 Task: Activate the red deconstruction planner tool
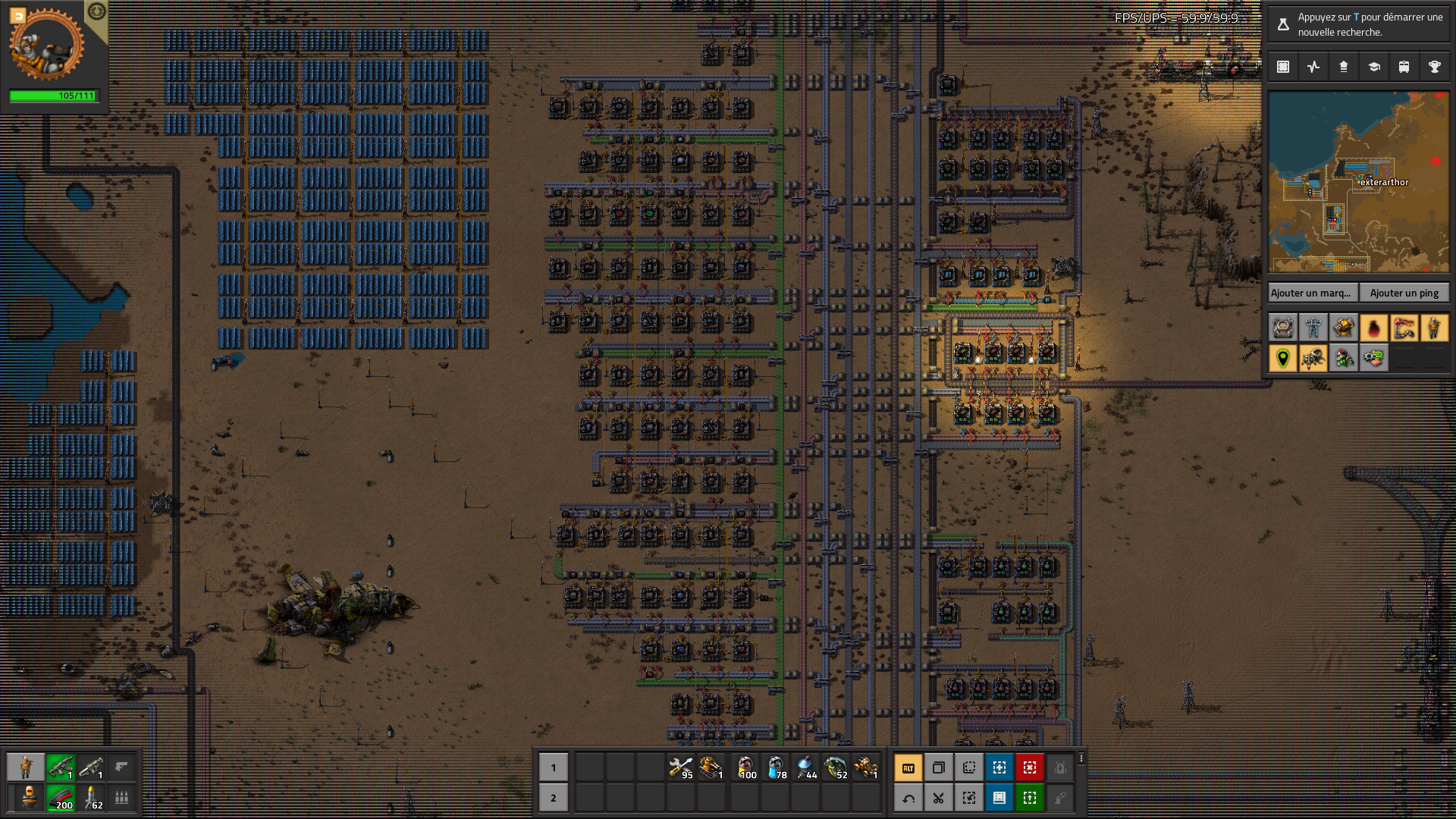[1030, 767]
